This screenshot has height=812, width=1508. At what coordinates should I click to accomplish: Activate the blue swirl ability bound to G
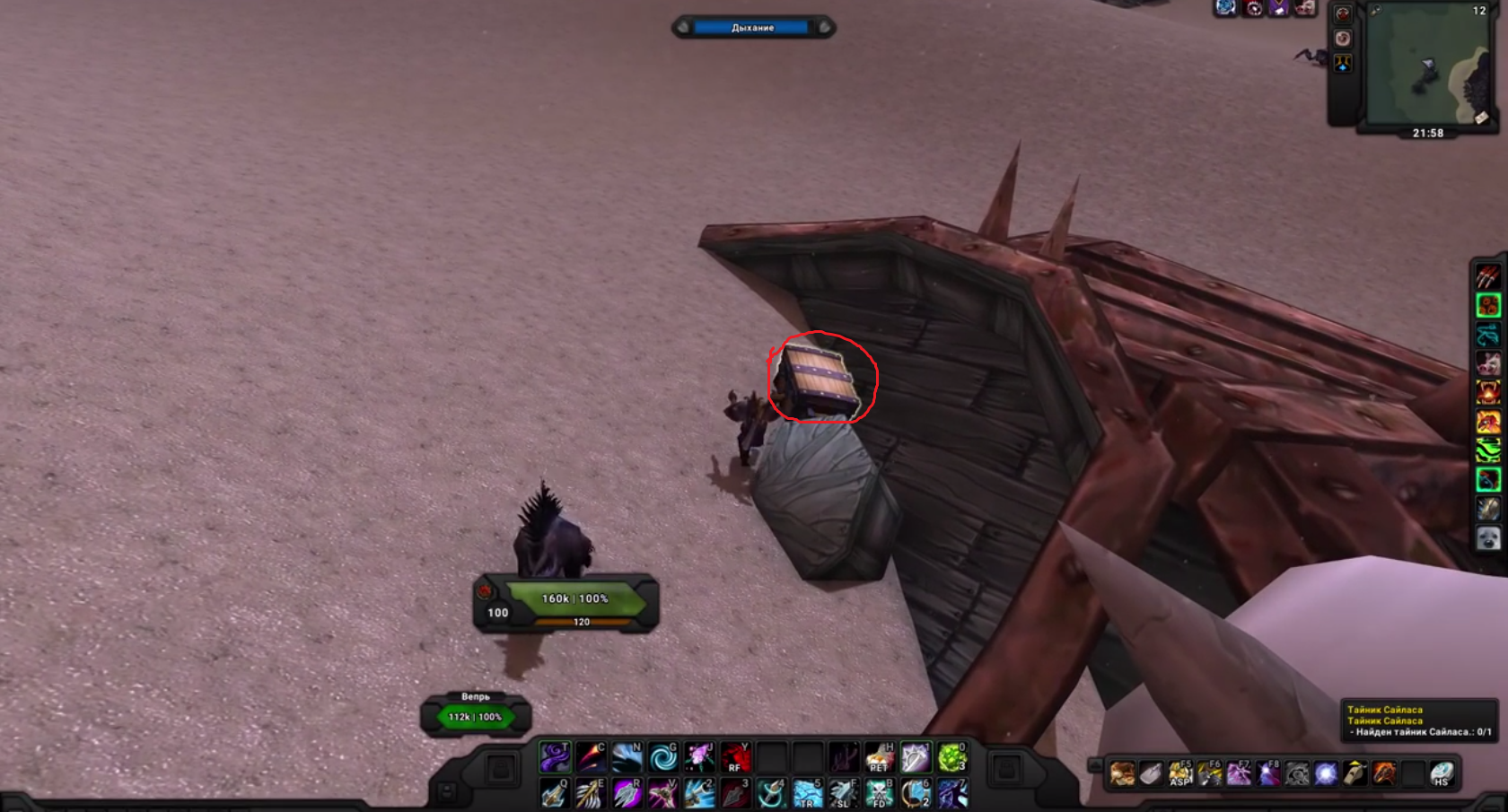pyautogui.click(x=663, y=757)
